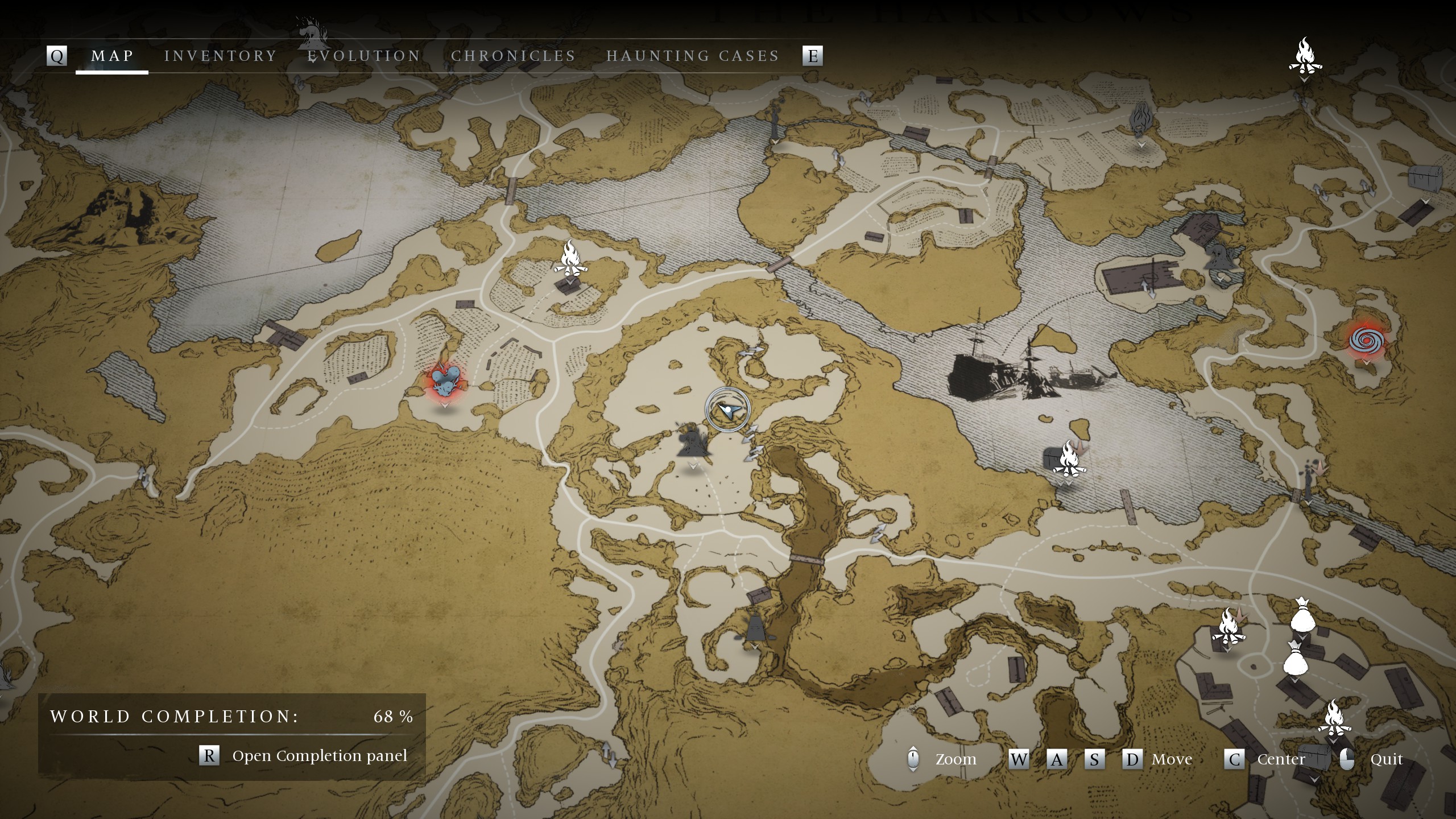Select the player arrow position marker
The image size is (1456, 819).
[x=727, y=409]
